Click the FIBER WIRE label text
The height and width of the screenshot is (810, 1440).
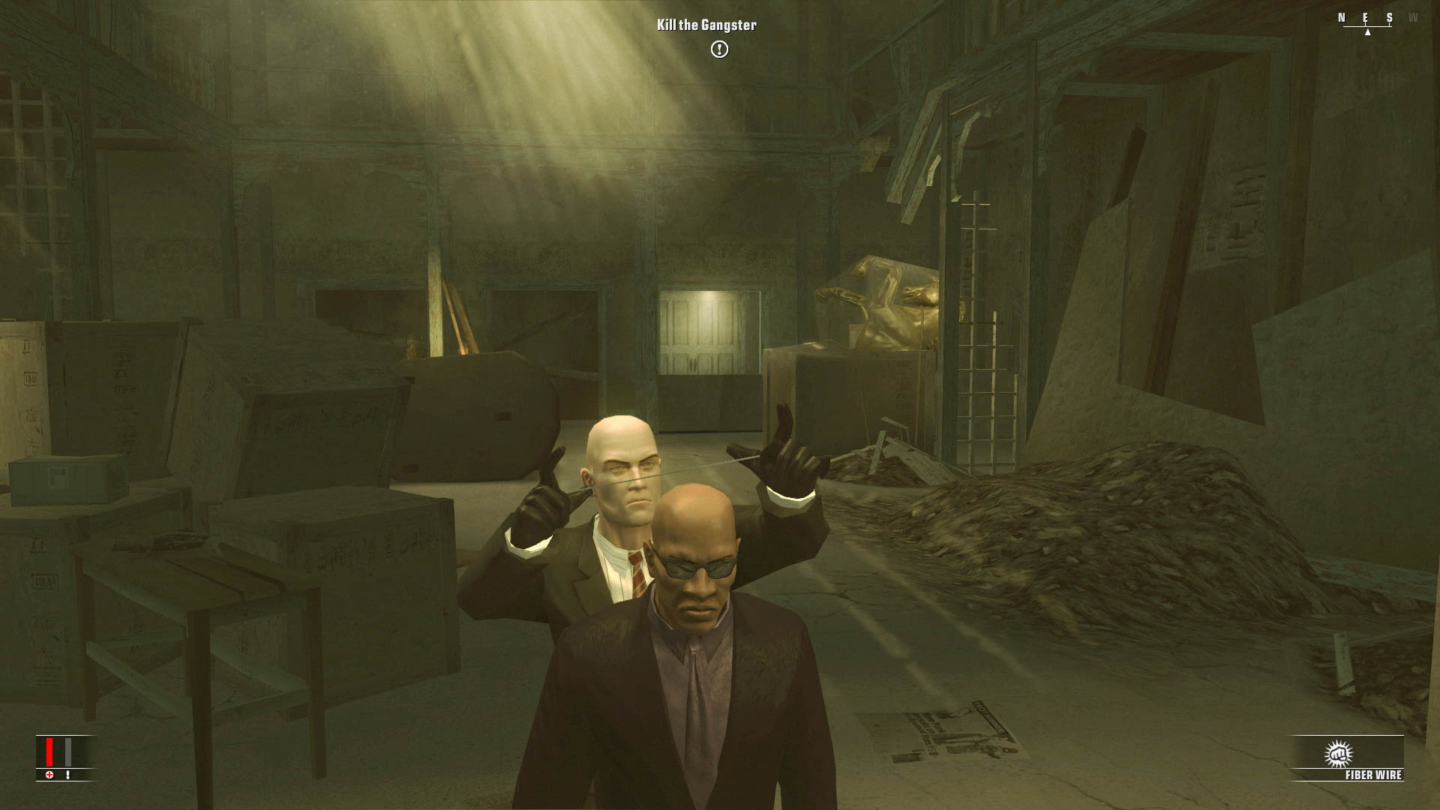click(x=1373, y=773)
